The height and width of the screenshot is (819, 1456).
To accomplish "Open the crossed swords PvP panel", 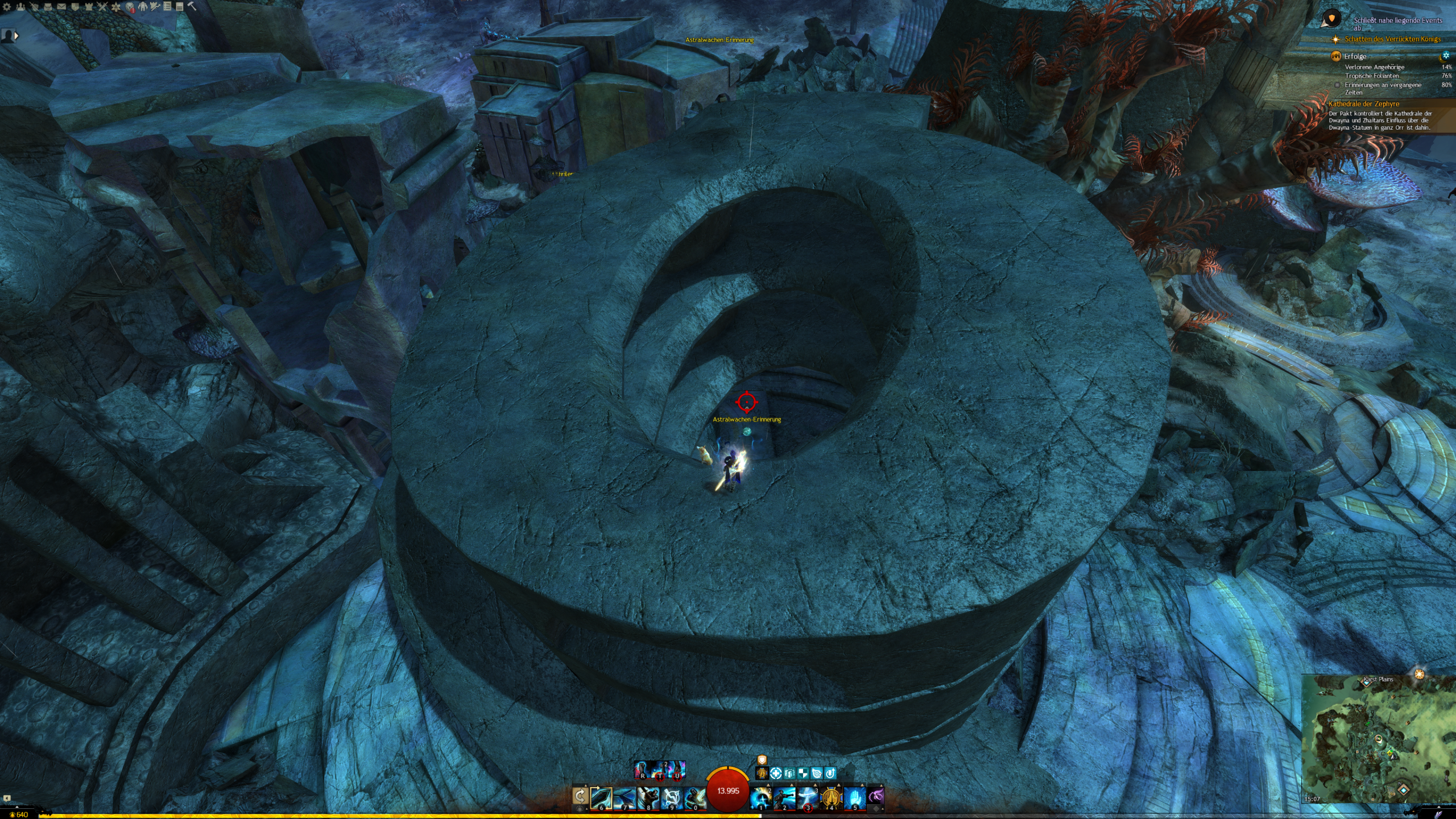I will pyautogui.click(x=102, y=7).
